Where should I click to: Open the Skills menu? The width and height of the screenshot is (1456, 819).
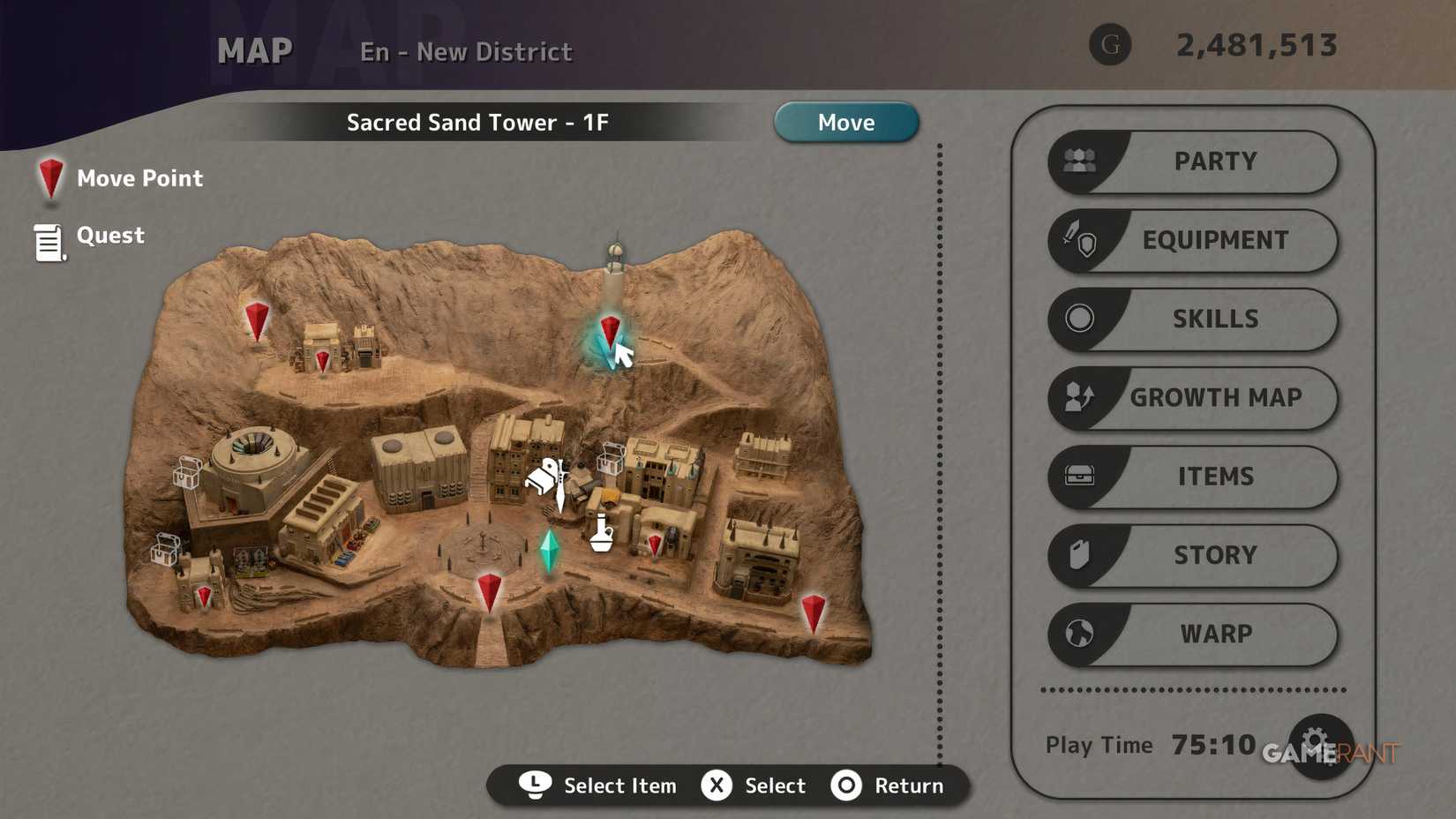[1215, 319]
